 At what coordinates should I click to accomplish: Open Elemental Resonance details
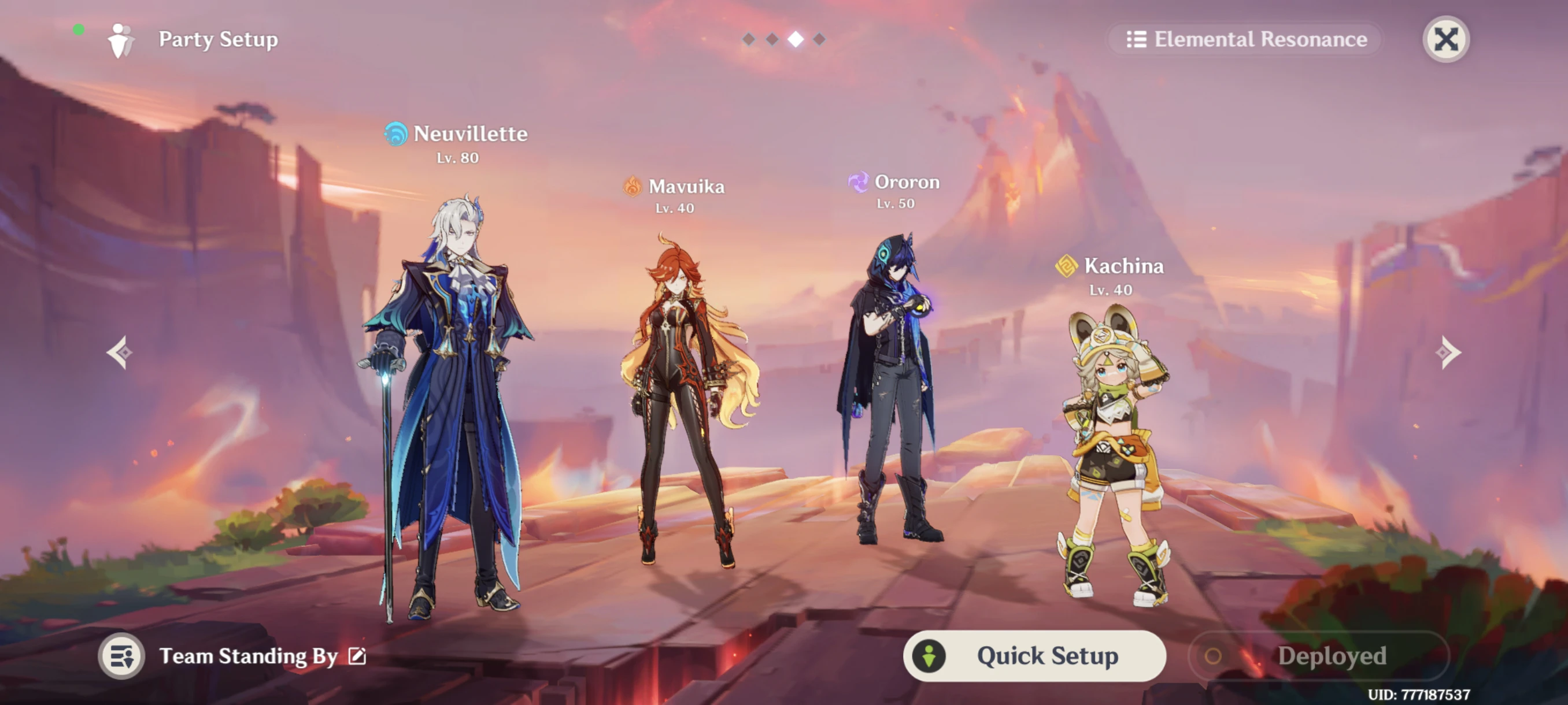[1260, 39]
